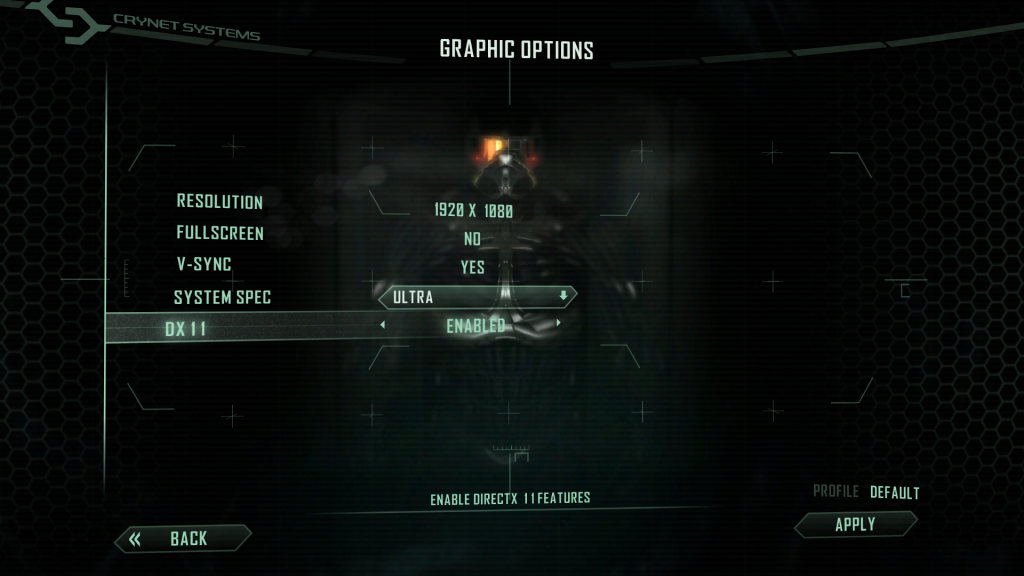Click the left arrow beside DX 11 Enabled
The image size is (1024, 576).
382,324
